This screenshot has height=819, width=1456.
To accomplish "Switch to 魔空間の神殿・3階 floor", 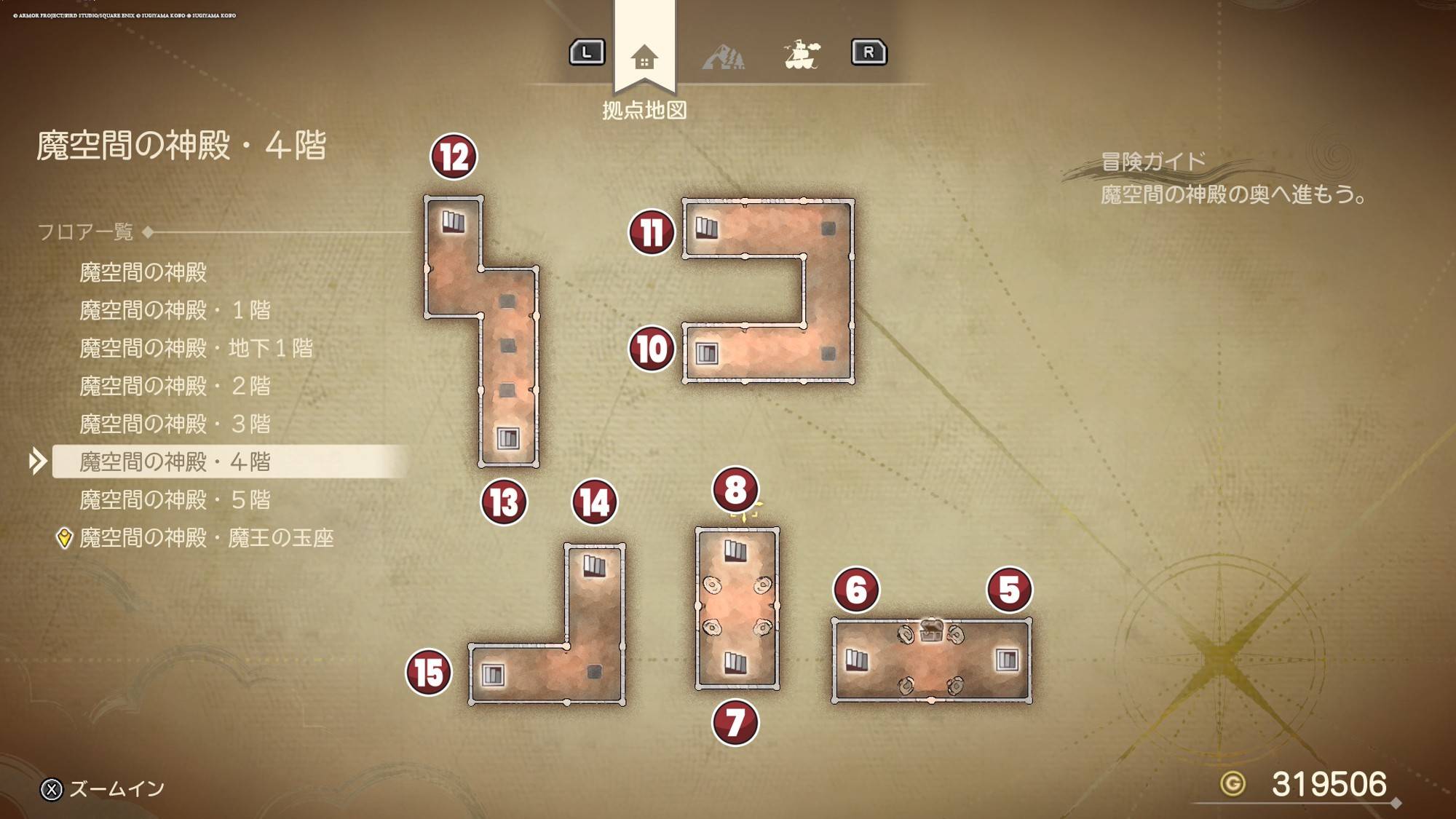I will [x=175, y=424].
